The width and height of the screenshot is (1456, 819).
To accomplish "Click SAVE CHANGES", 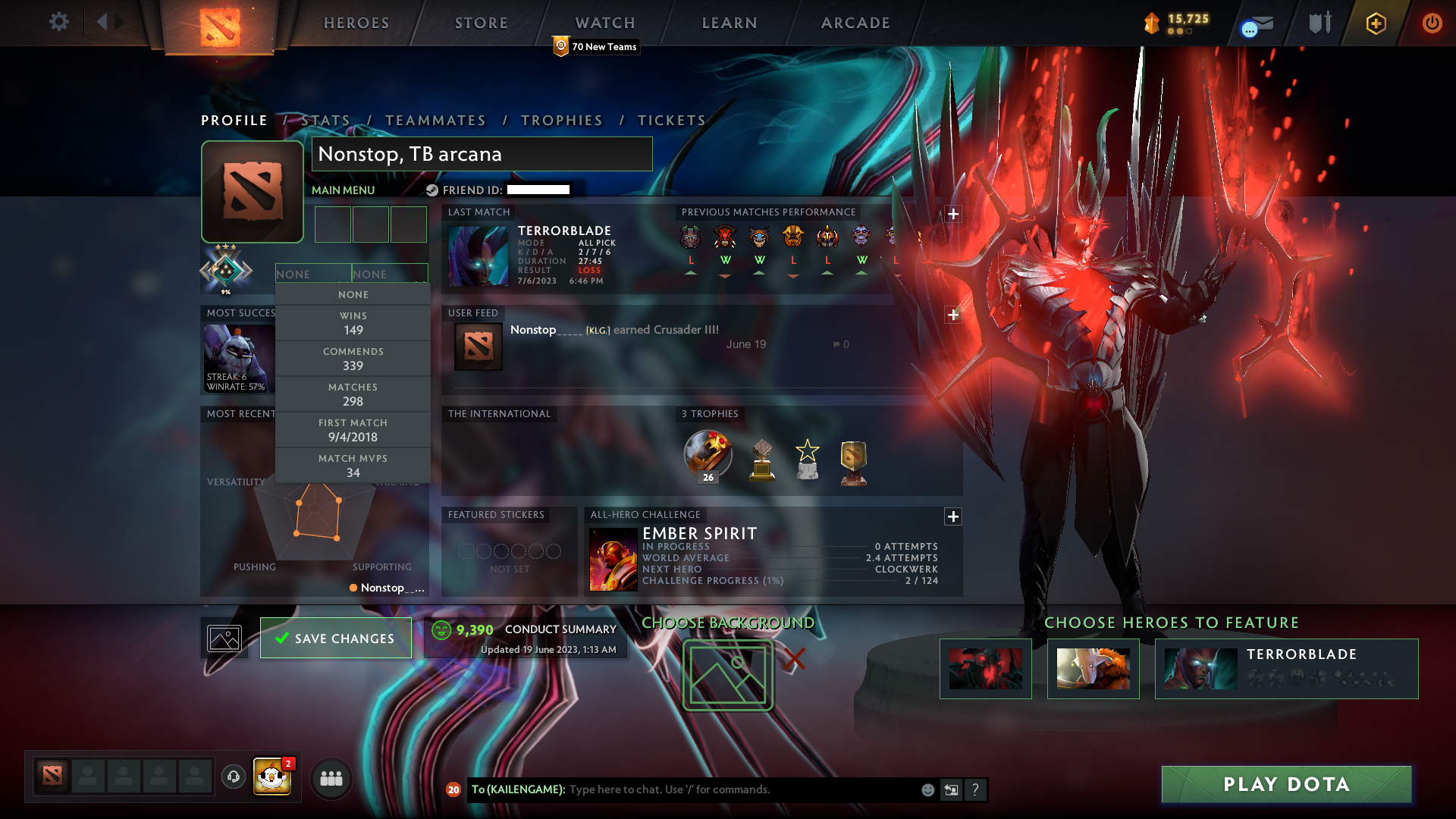I will tap(335, 638).
